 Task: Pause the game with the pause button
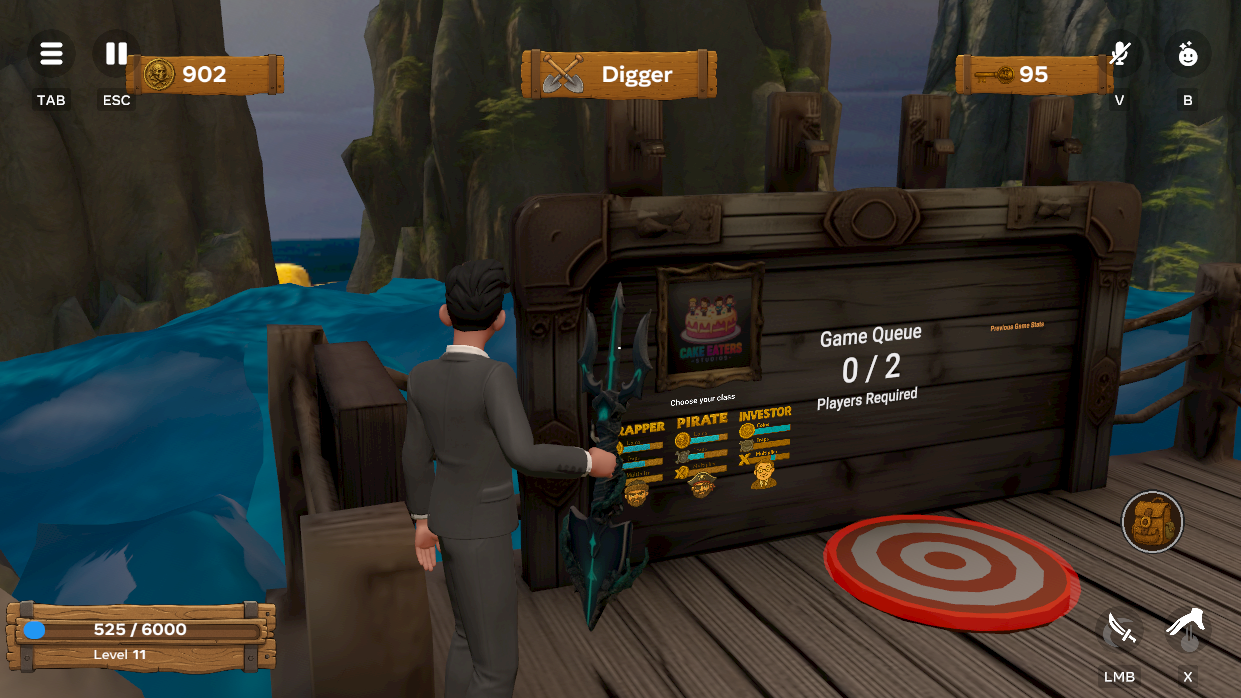coord(116,54)
